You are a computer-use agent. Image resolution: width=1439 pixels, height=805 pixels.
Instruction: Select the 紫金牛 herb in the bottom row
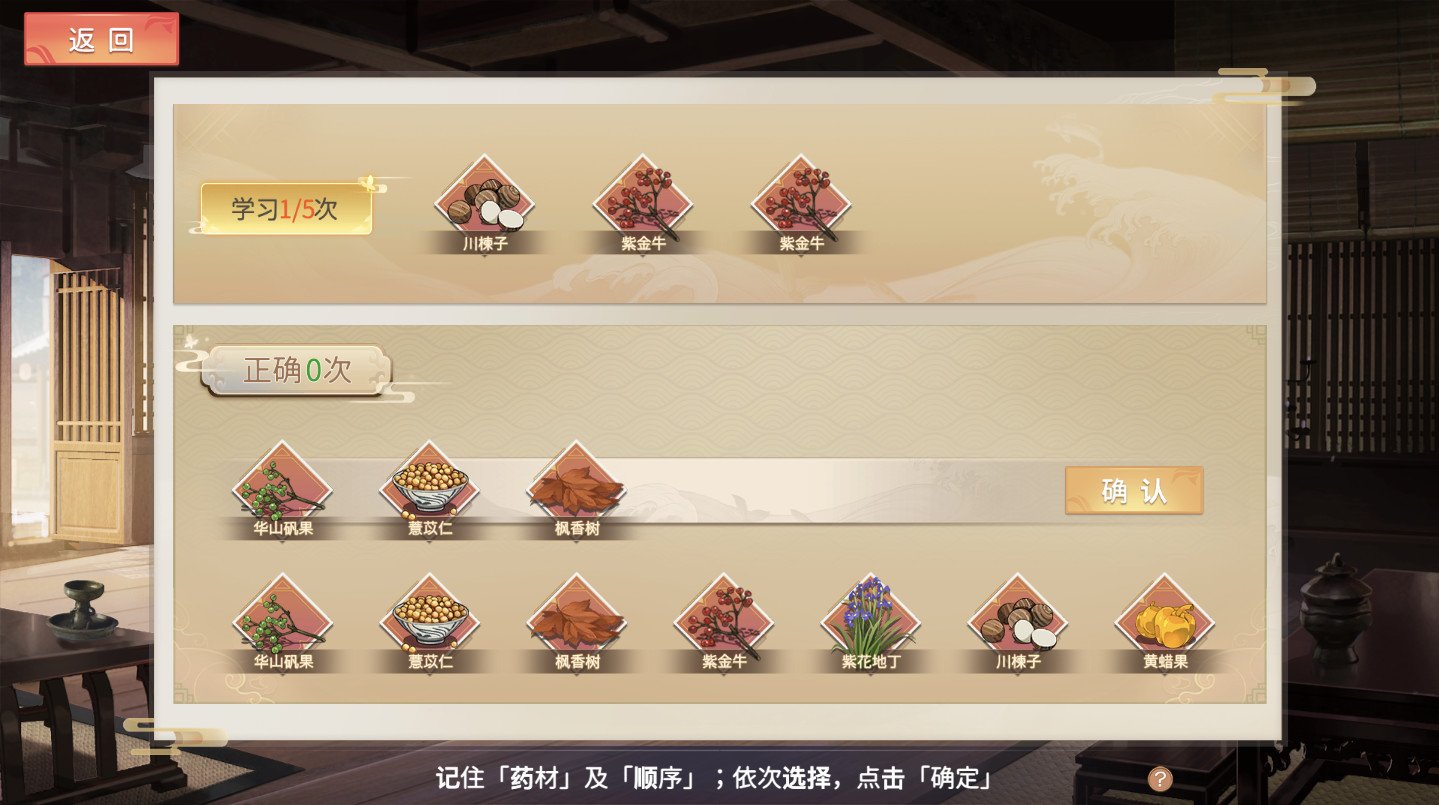click(722, 617)
